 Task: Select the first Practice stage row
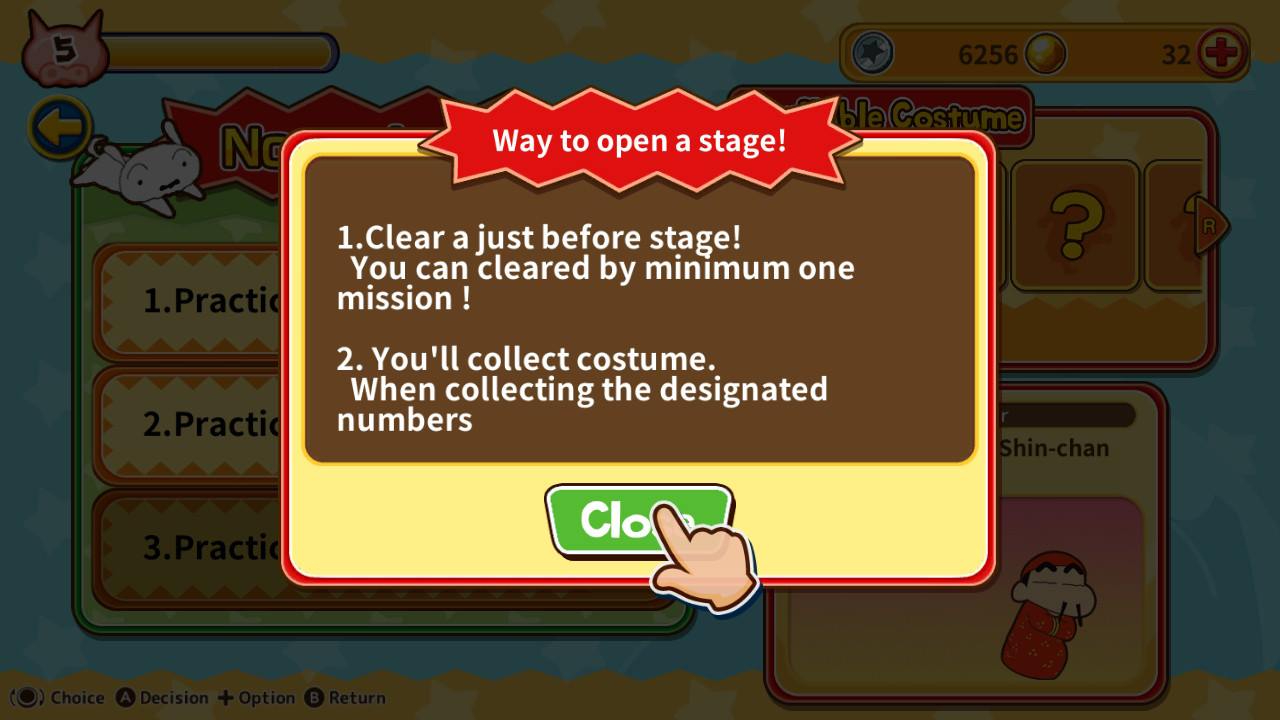[x=190, y=300]
